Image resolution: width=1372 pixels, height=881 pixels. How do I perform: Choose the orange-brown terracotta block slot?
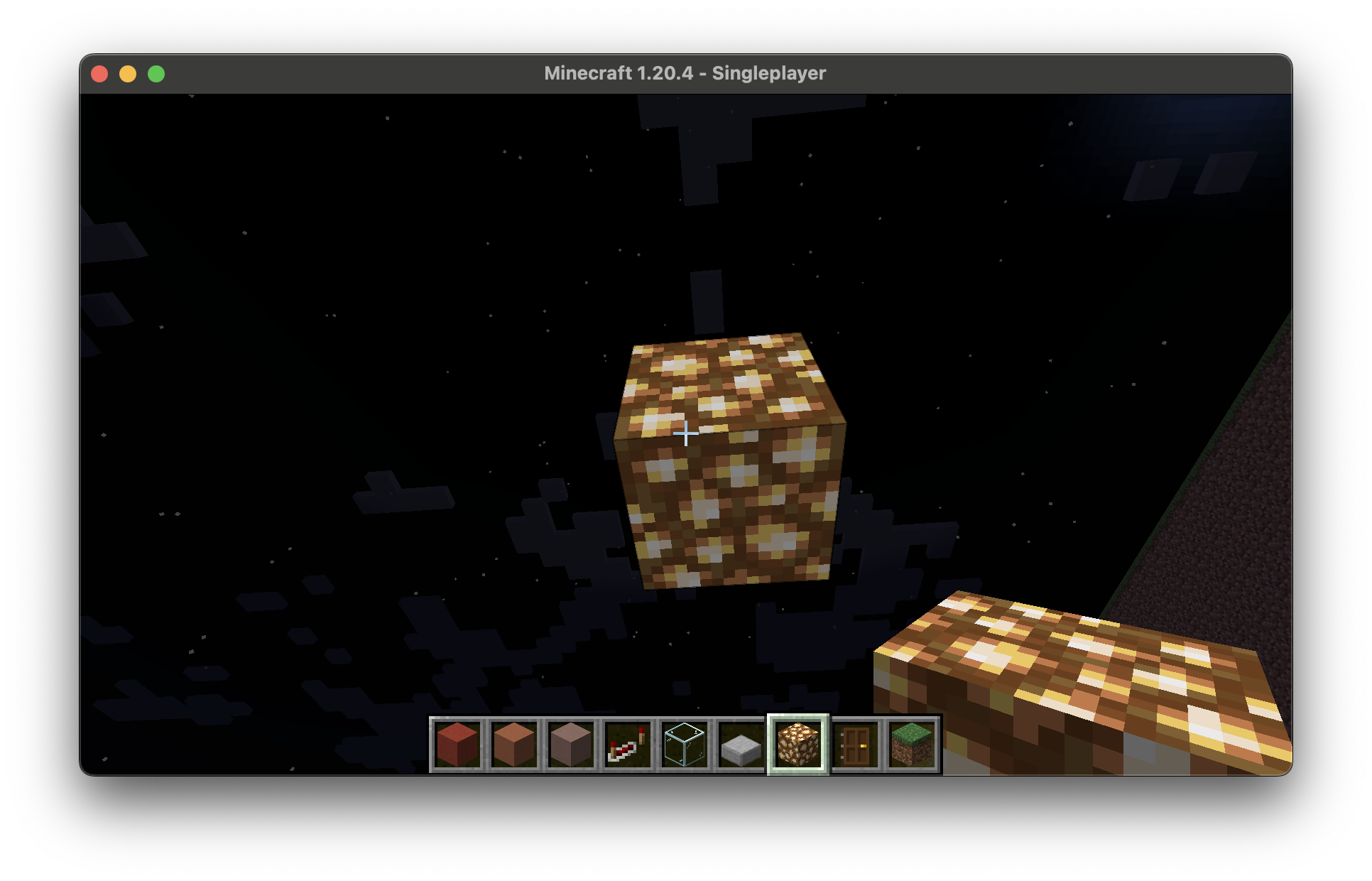[514, 745]
